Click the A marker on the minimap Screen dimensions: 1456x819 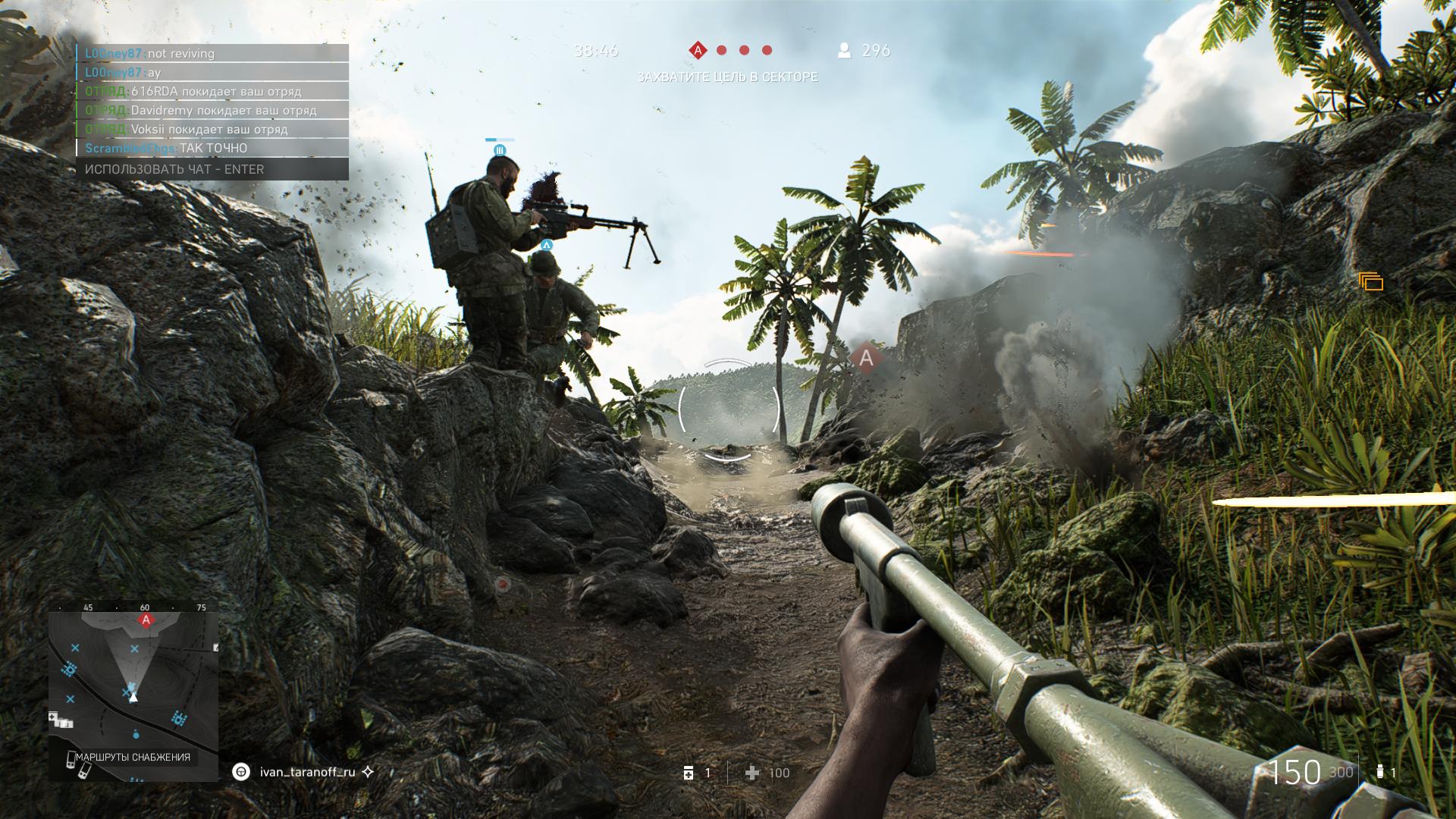tap(146, 620)
